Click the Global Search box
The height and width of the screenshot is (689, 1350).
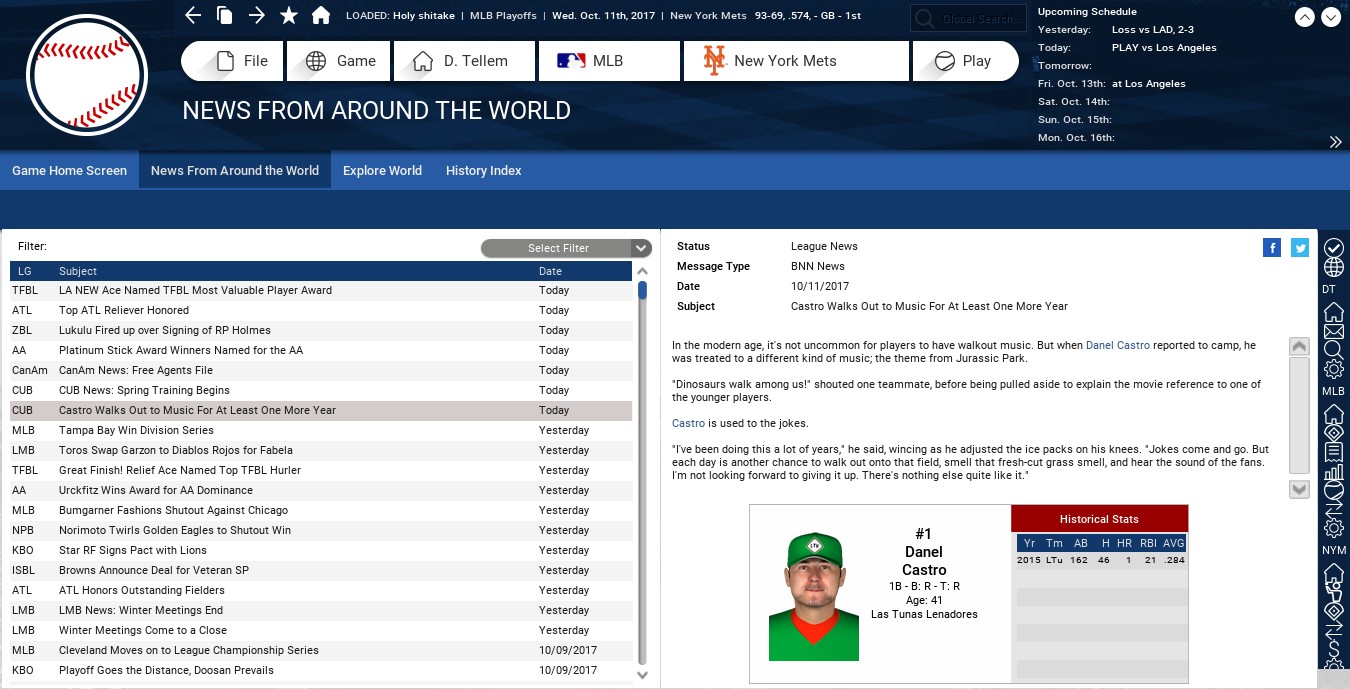coord(968,18)
